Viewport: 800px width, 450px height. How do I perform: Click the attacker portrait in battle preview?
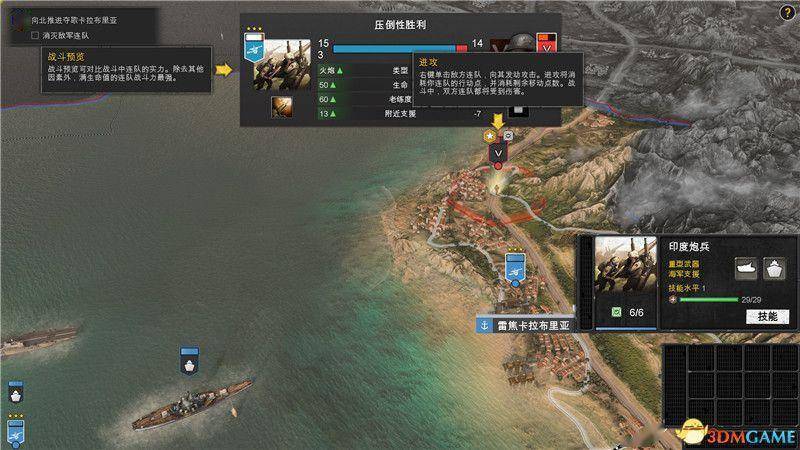point(285,65)
